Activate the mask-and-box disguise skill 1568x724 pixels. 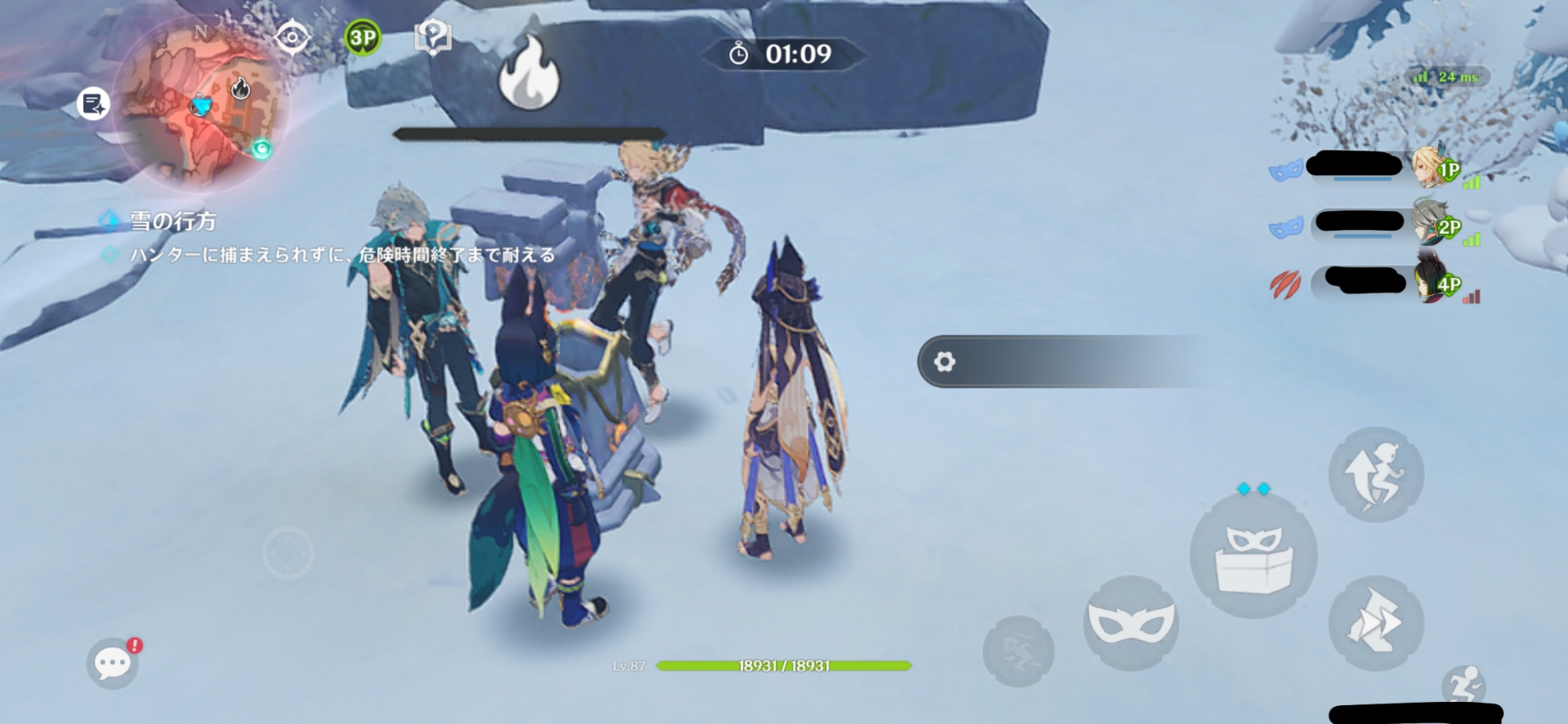click(x=1253, y=555)
